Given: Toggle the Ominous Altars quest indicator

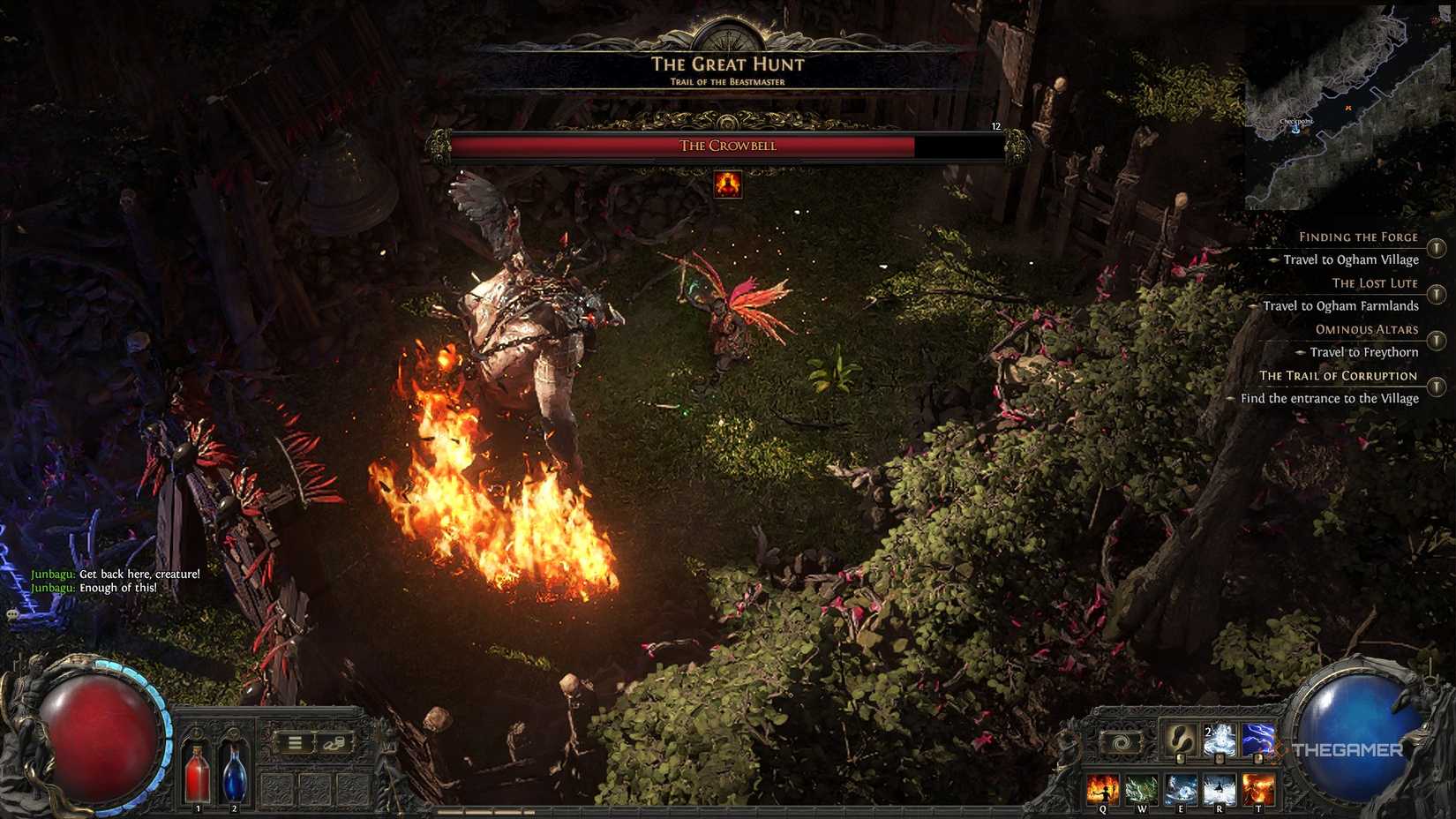Looking at the screenshot, I should (1435, 339).
